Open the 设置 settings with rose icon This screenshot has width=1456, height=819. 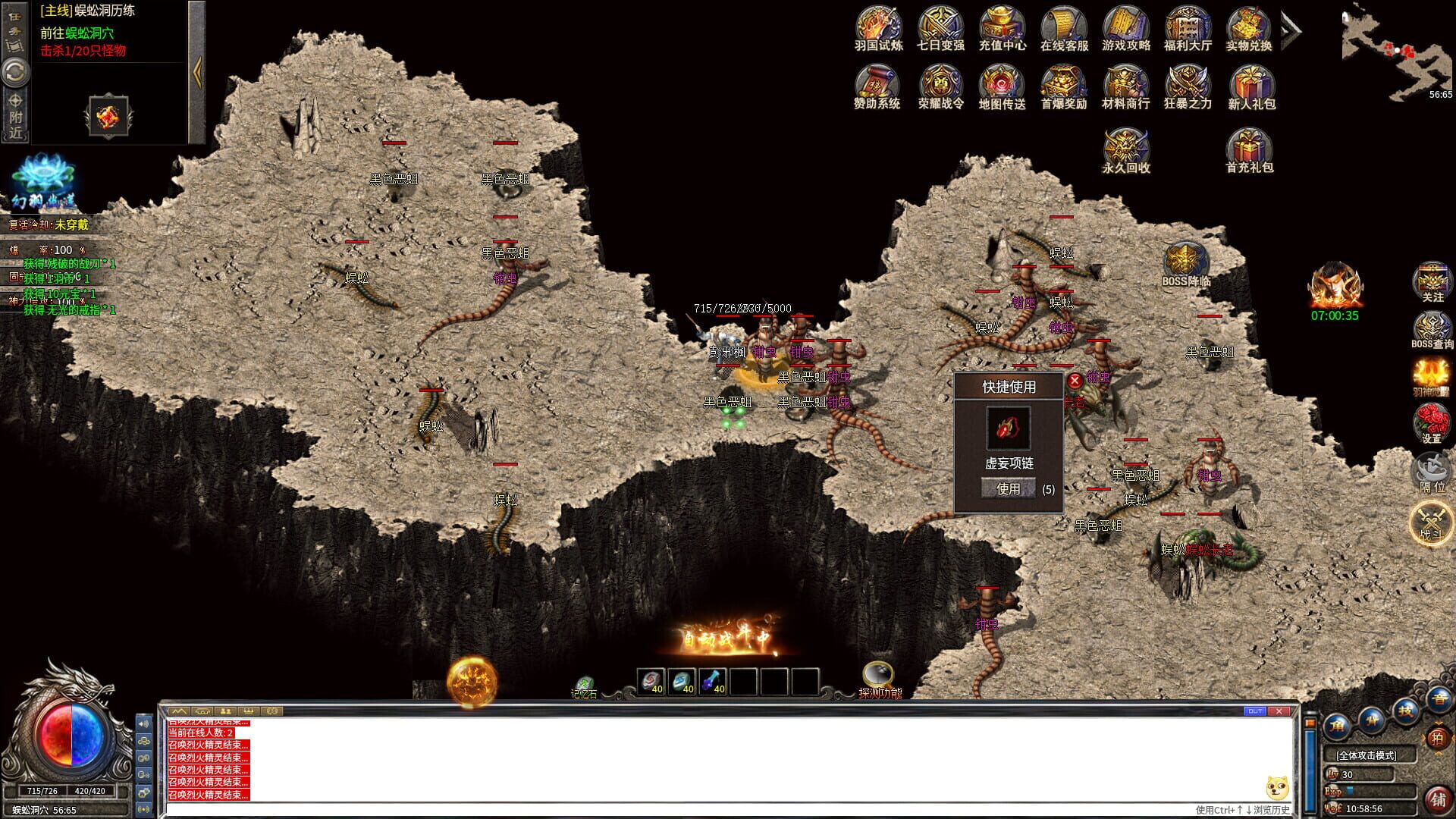pos(1432,419)
